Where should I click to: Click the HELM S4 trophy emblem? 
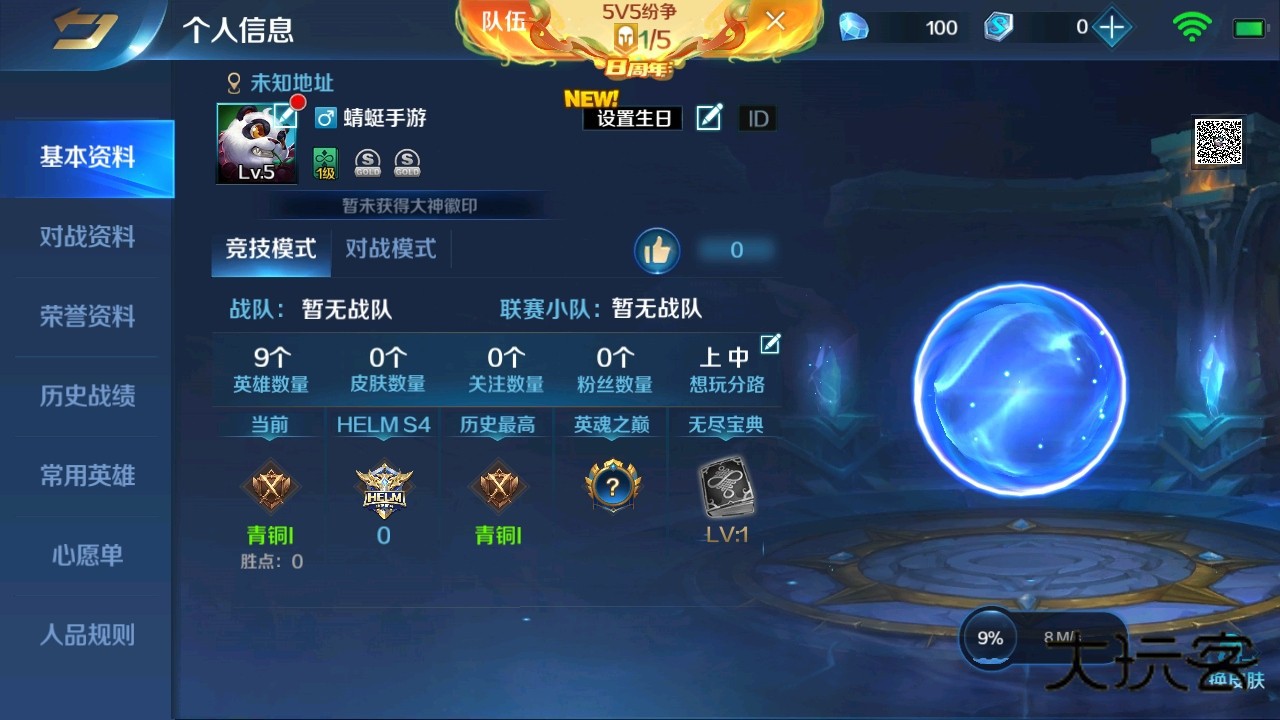(384, 491)
